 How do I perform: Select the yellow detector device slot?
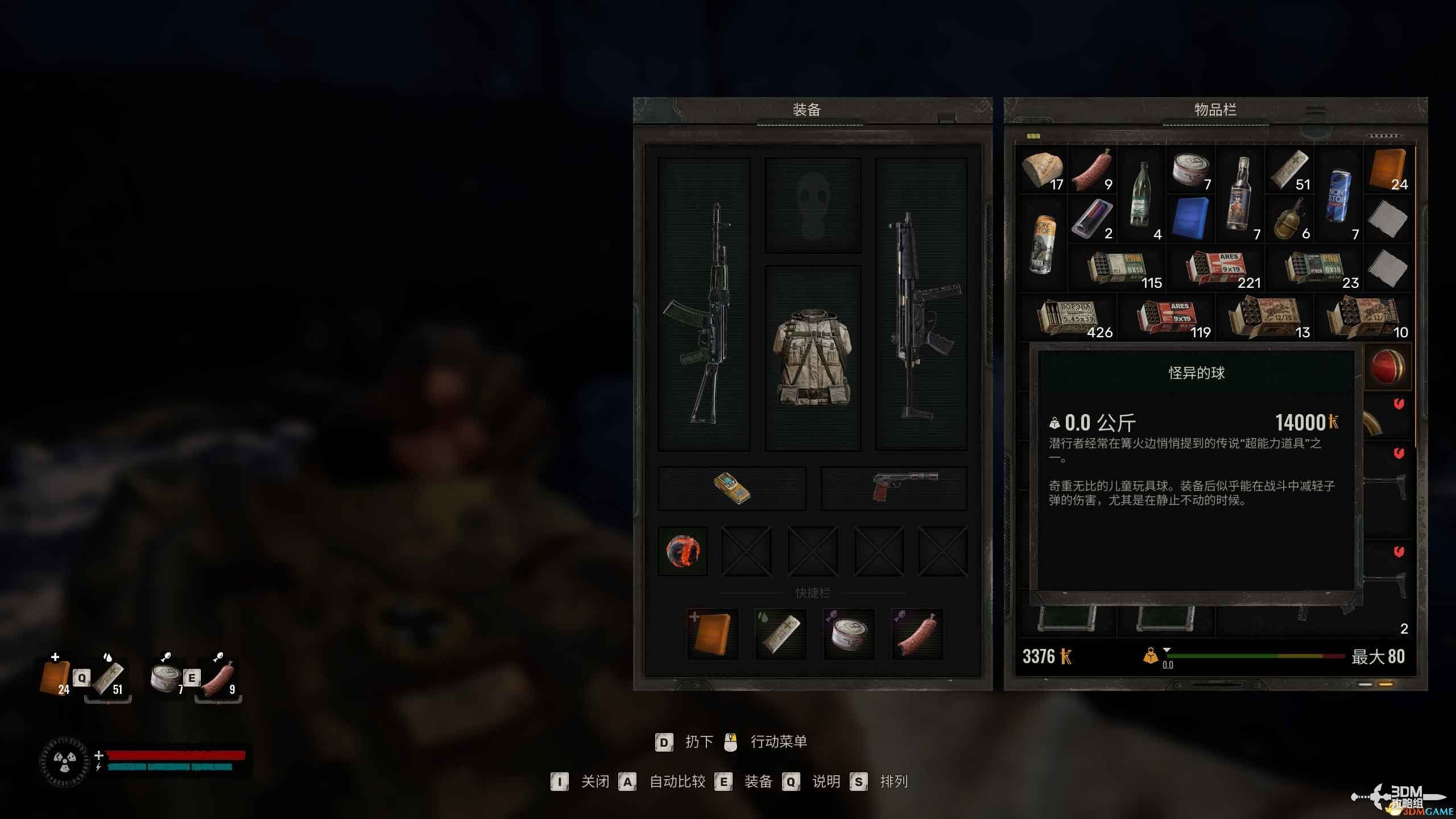(x=731, y=489)
